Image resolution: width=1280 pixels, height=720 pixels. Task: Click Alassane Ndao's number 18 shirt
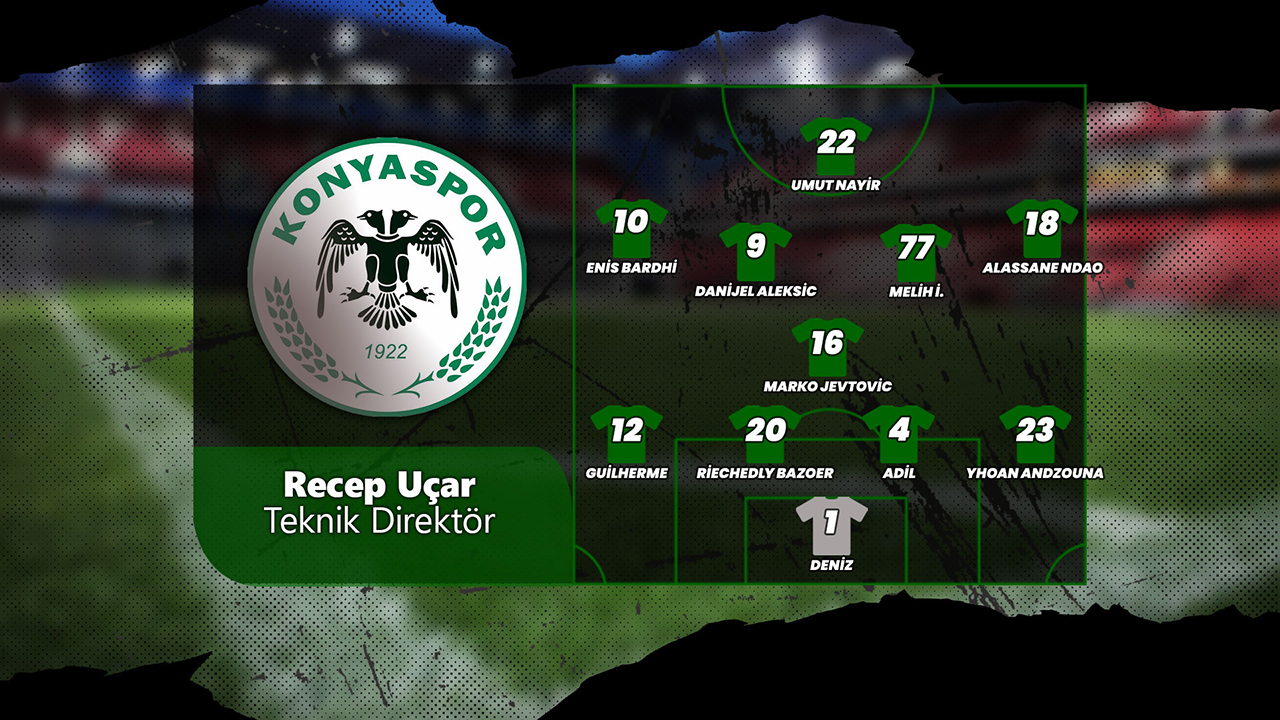coord(1041,225)
